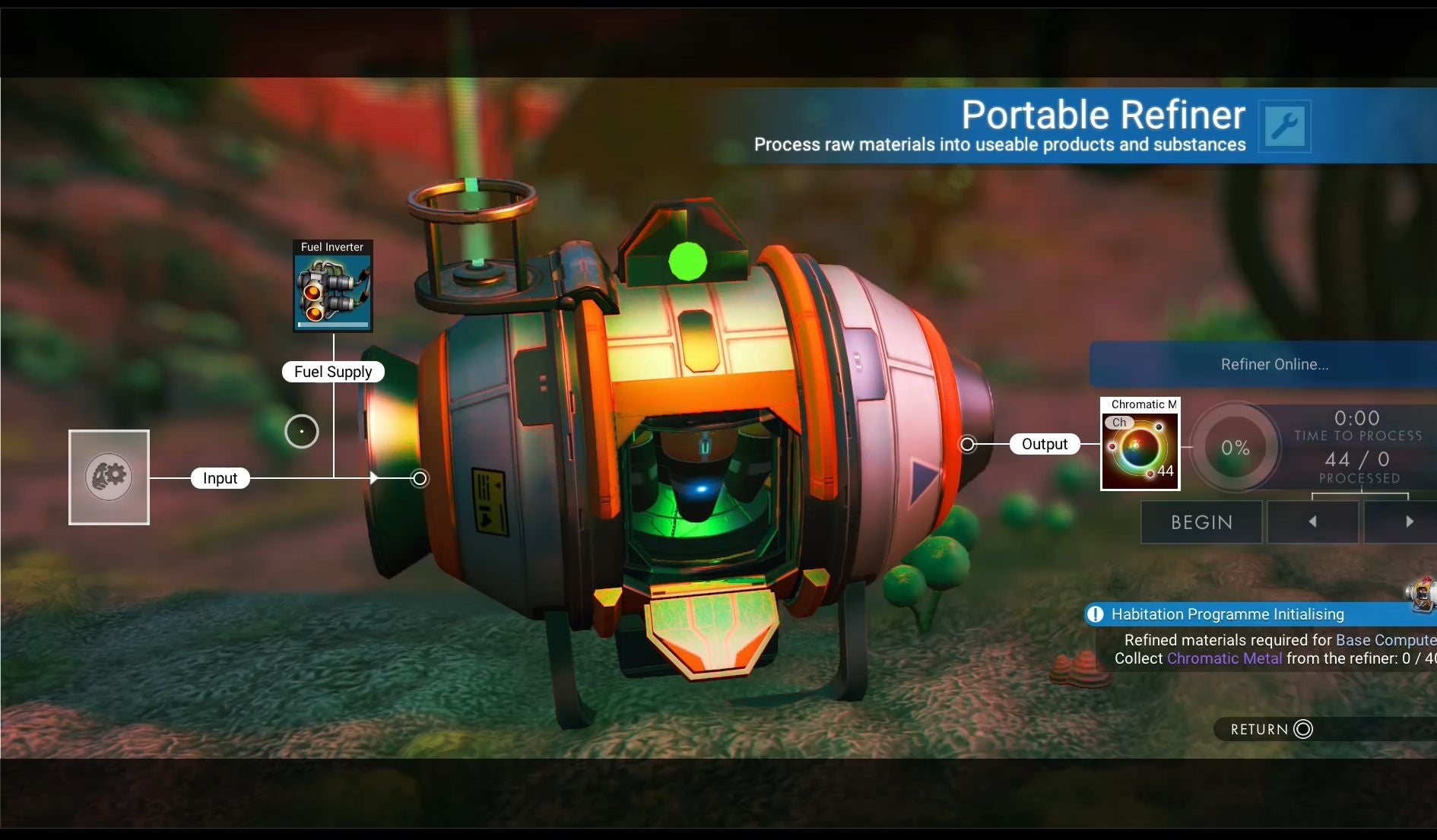This screenshot has height=840, width=1437.
Task: Toggle the Fuel Supply connection point
Action: 332,372
